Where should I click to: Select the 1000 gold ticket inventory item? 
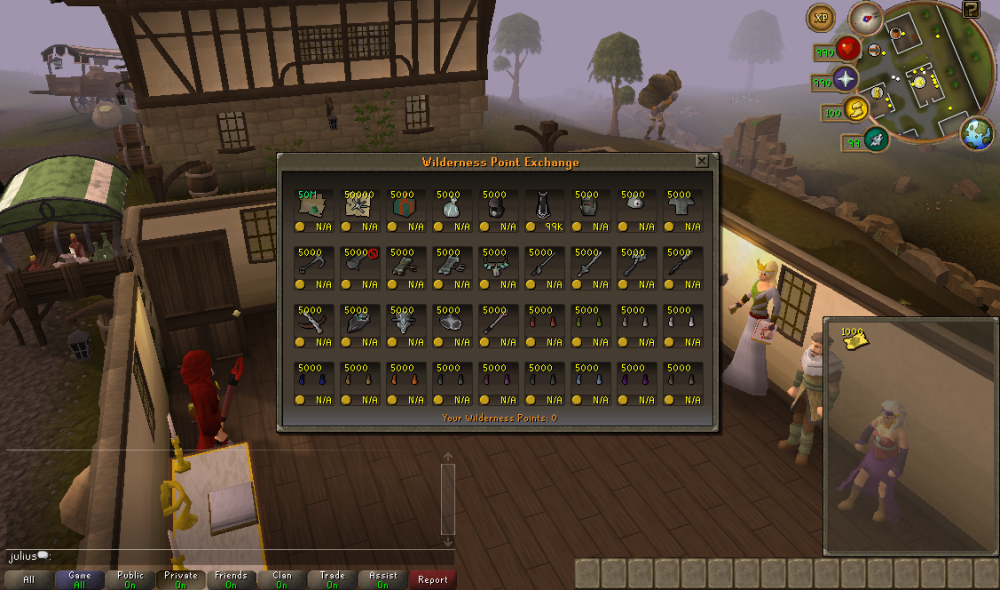point(853,340)
